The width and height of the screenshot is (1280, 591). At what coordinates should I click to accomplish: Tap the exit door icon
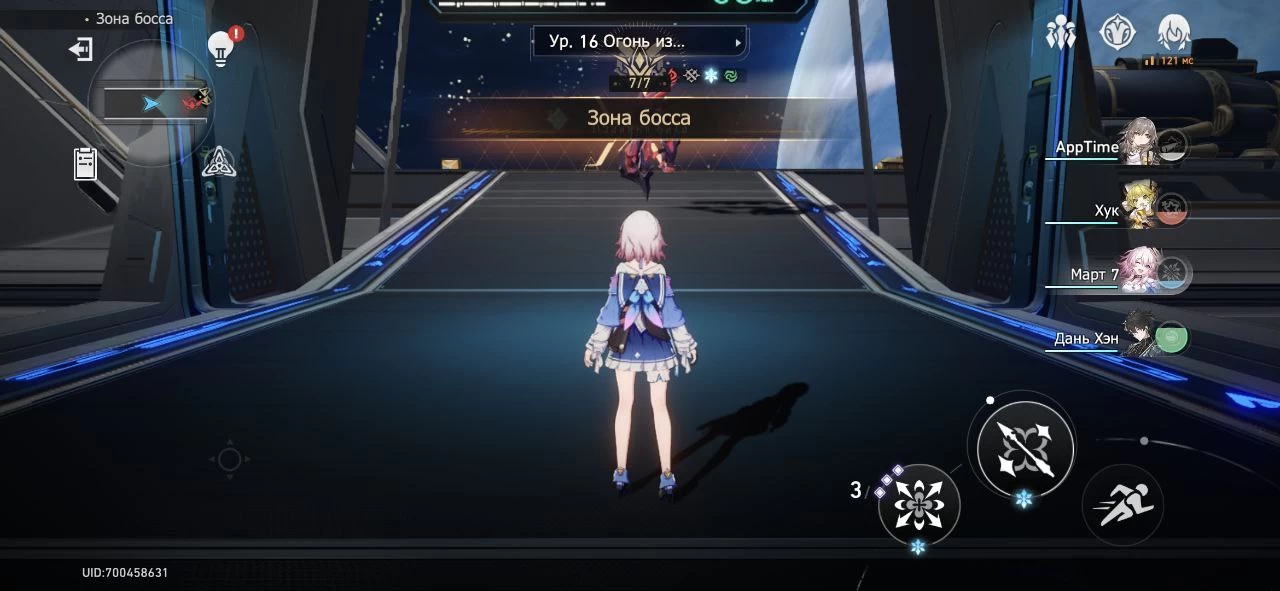coord(80,49)
